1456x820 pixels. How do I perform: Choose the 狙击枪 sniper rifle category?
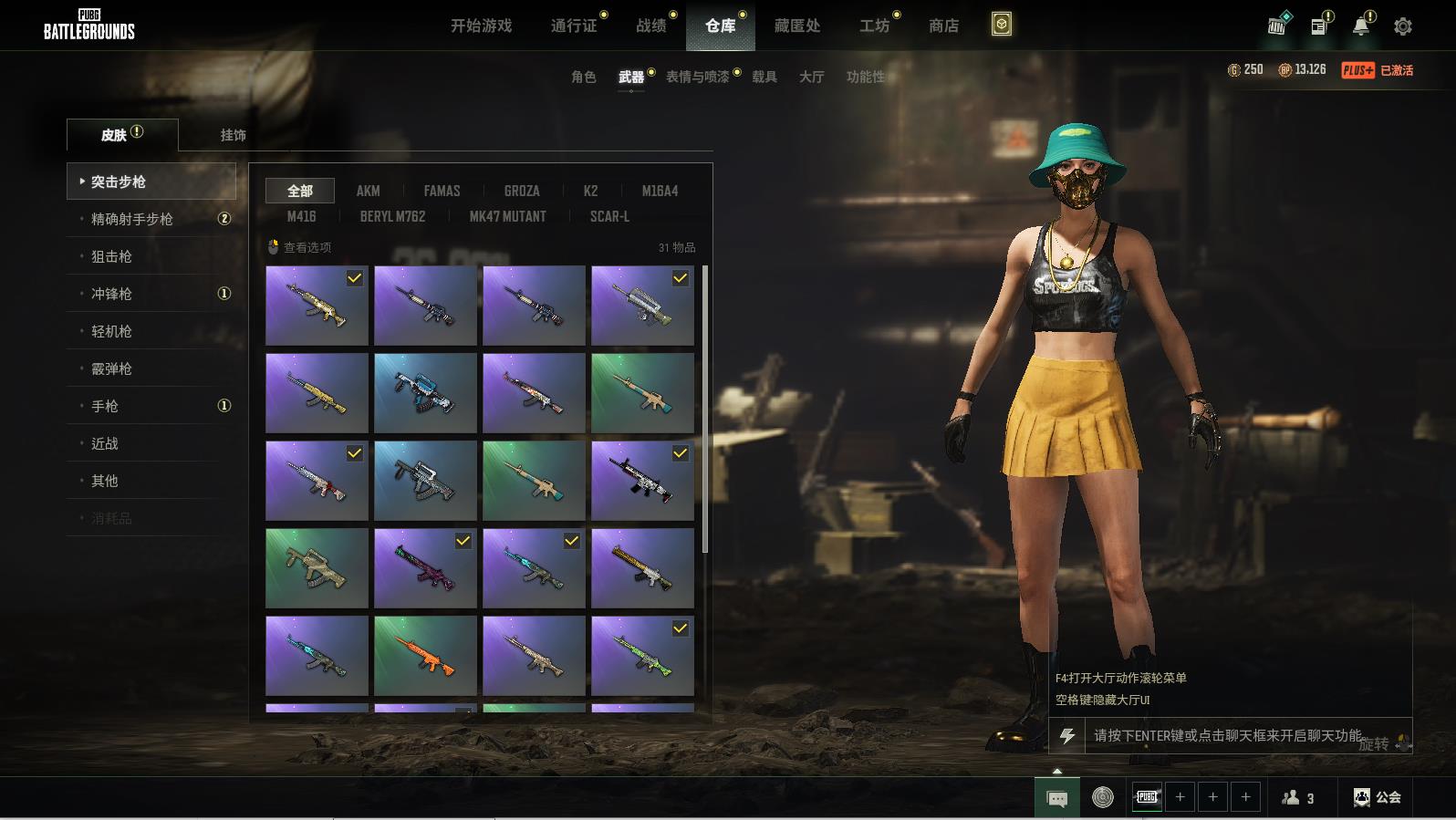(111, 256)
